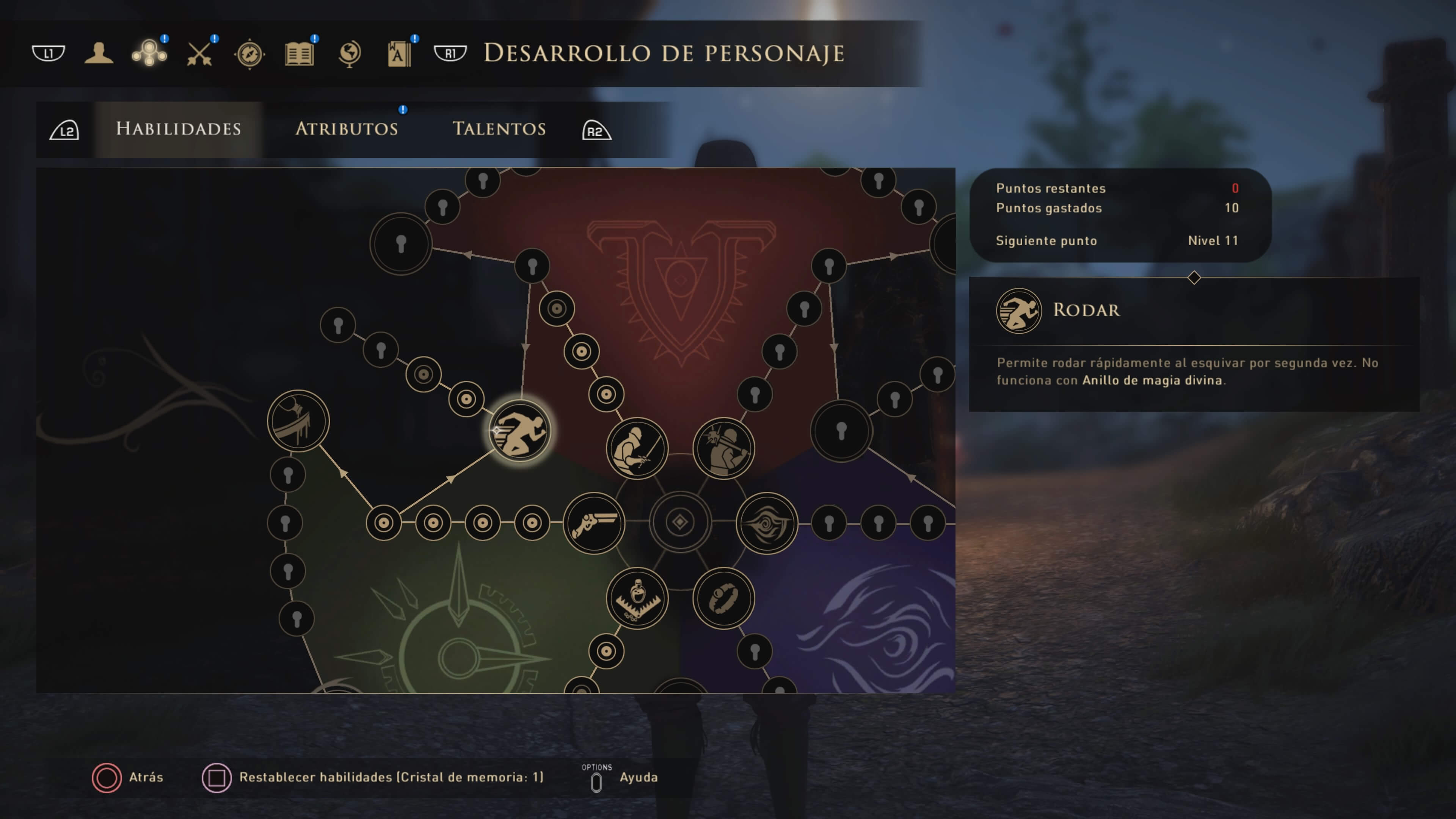Select the dripping blade skill node
The height and width of the screenshot is (819, 1456).
(x=298, y=421)
